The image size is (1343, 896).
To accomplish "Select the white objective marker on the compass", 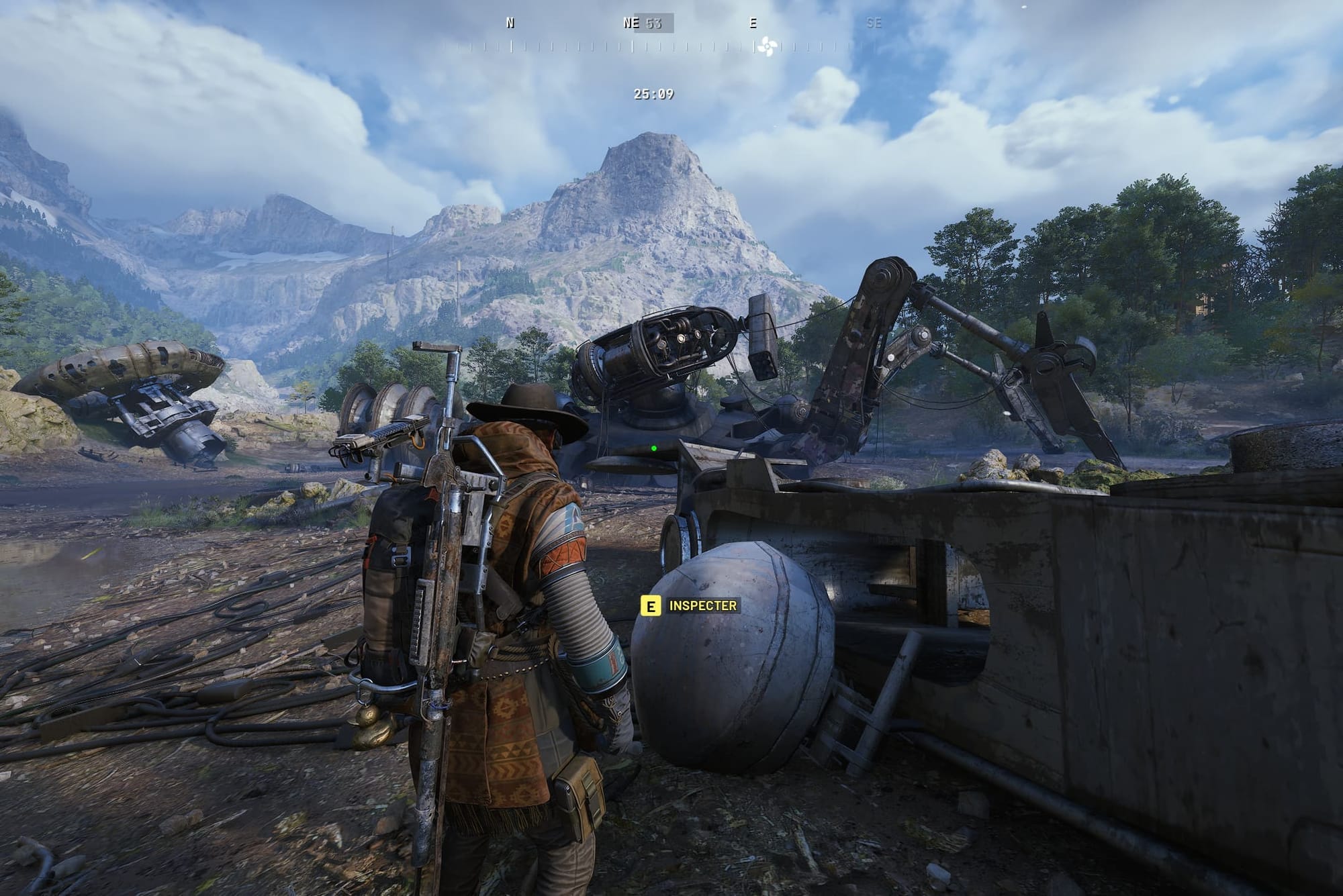I will [766, 47].
